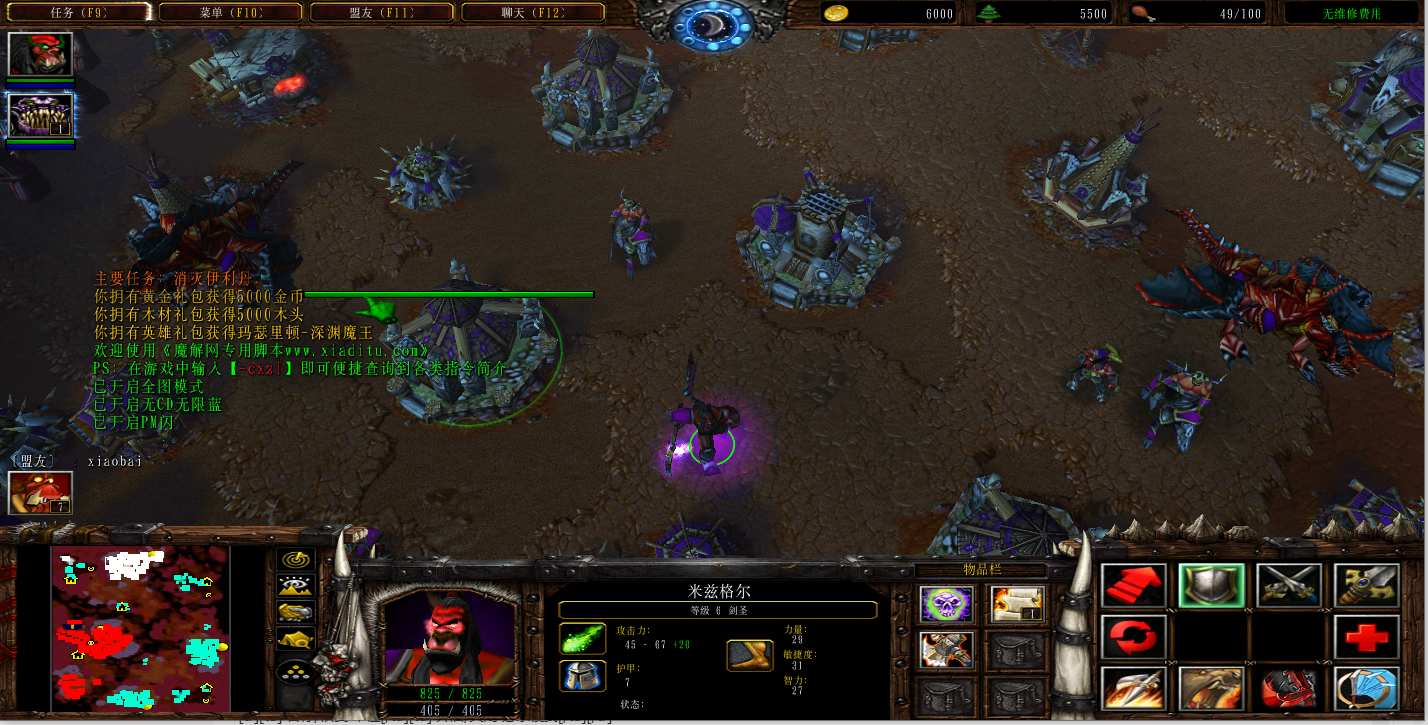Open the 盟友 (F11) allies menu

[381, 13]
